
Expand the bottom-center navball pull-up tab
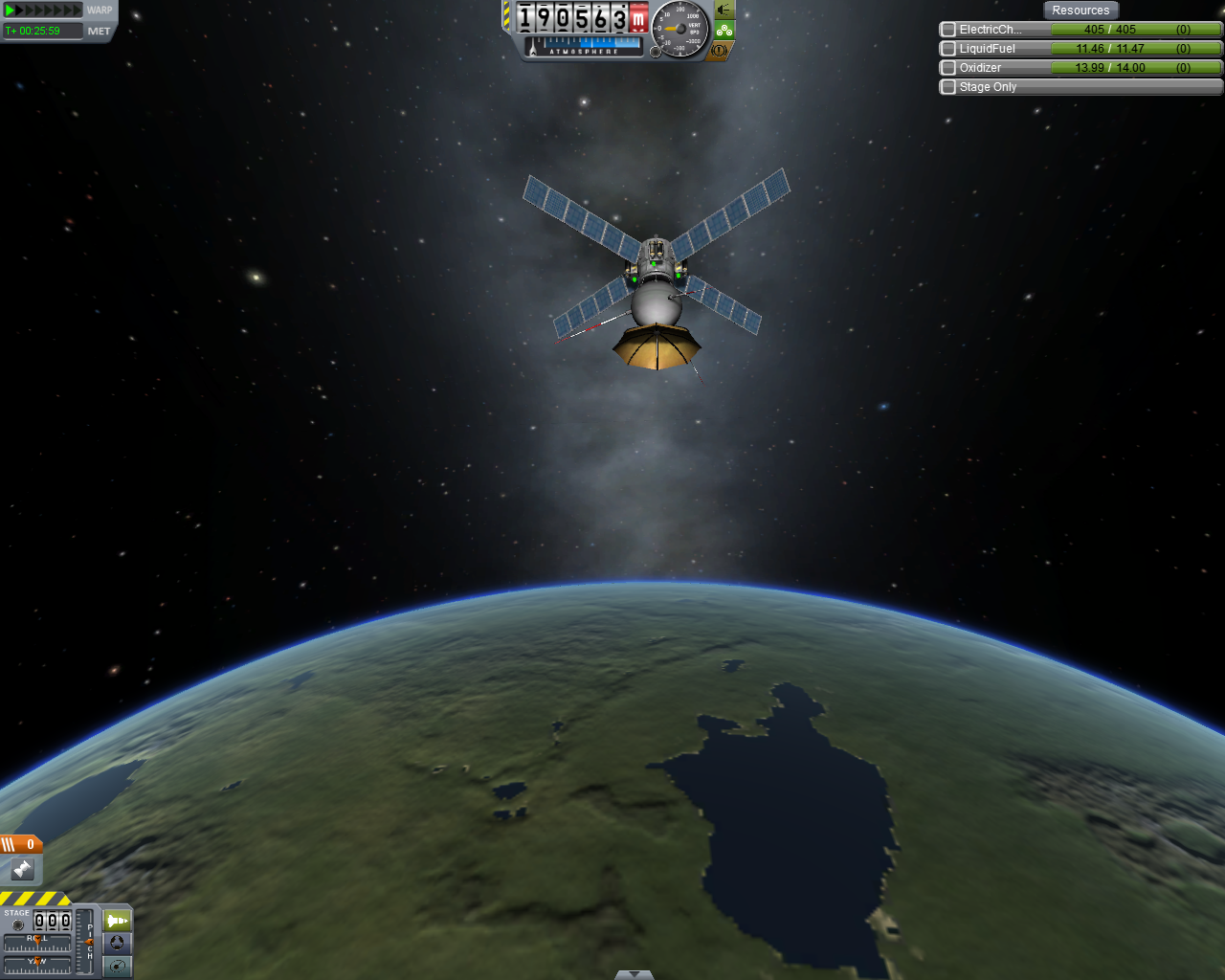(634, 974)
